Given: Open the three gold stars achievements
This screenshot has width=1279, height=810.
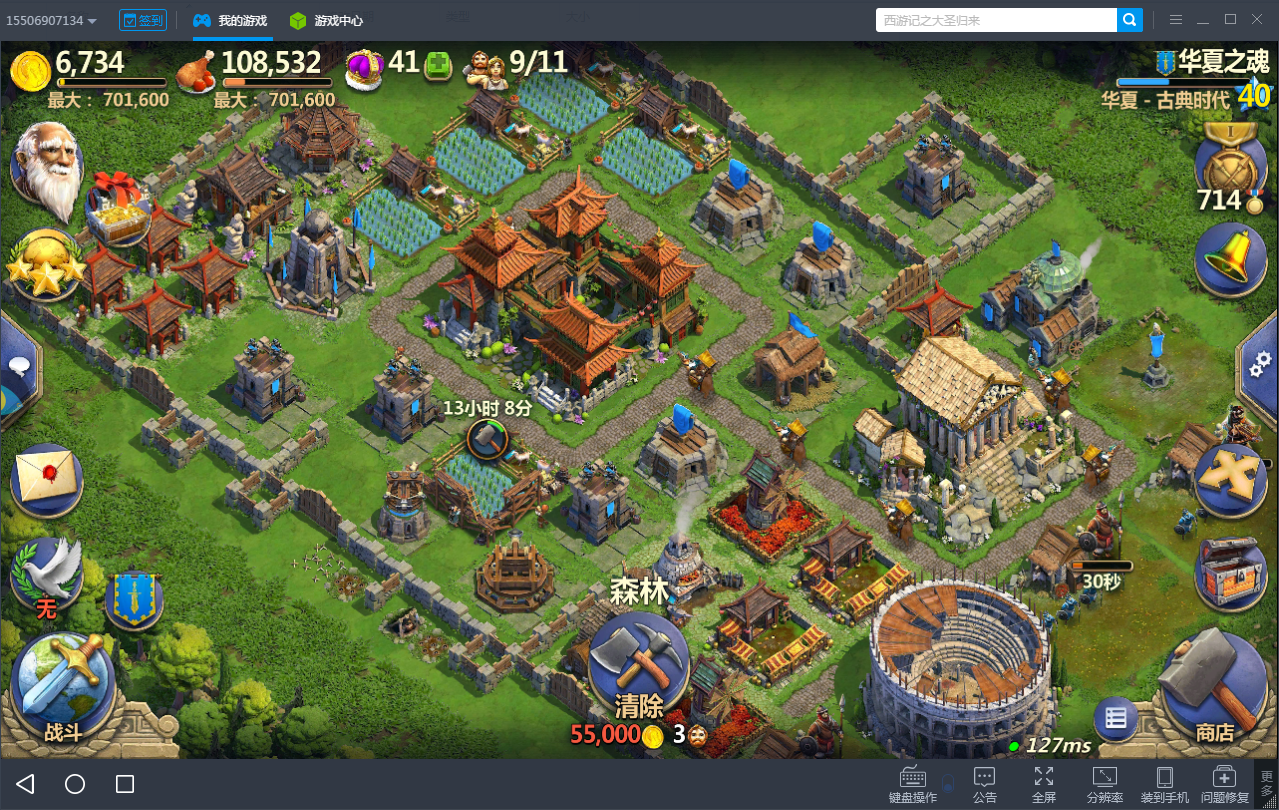Looking at the screenshot, I should tap(45, 265).
